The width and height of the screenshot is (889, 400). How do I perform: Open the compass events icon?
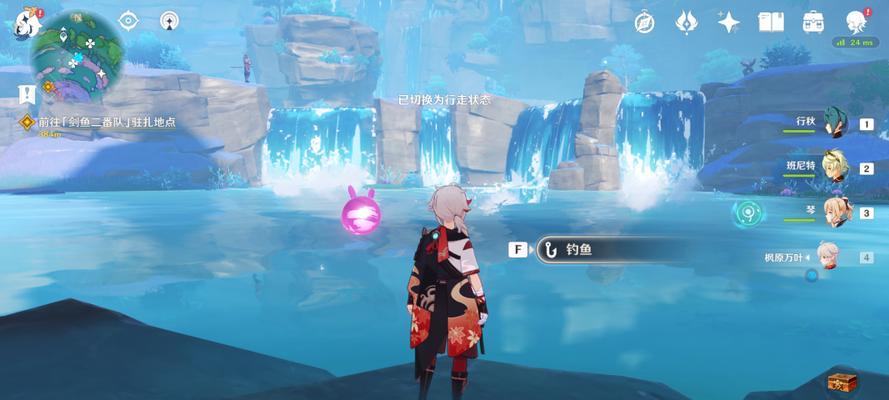pos(644,21)
